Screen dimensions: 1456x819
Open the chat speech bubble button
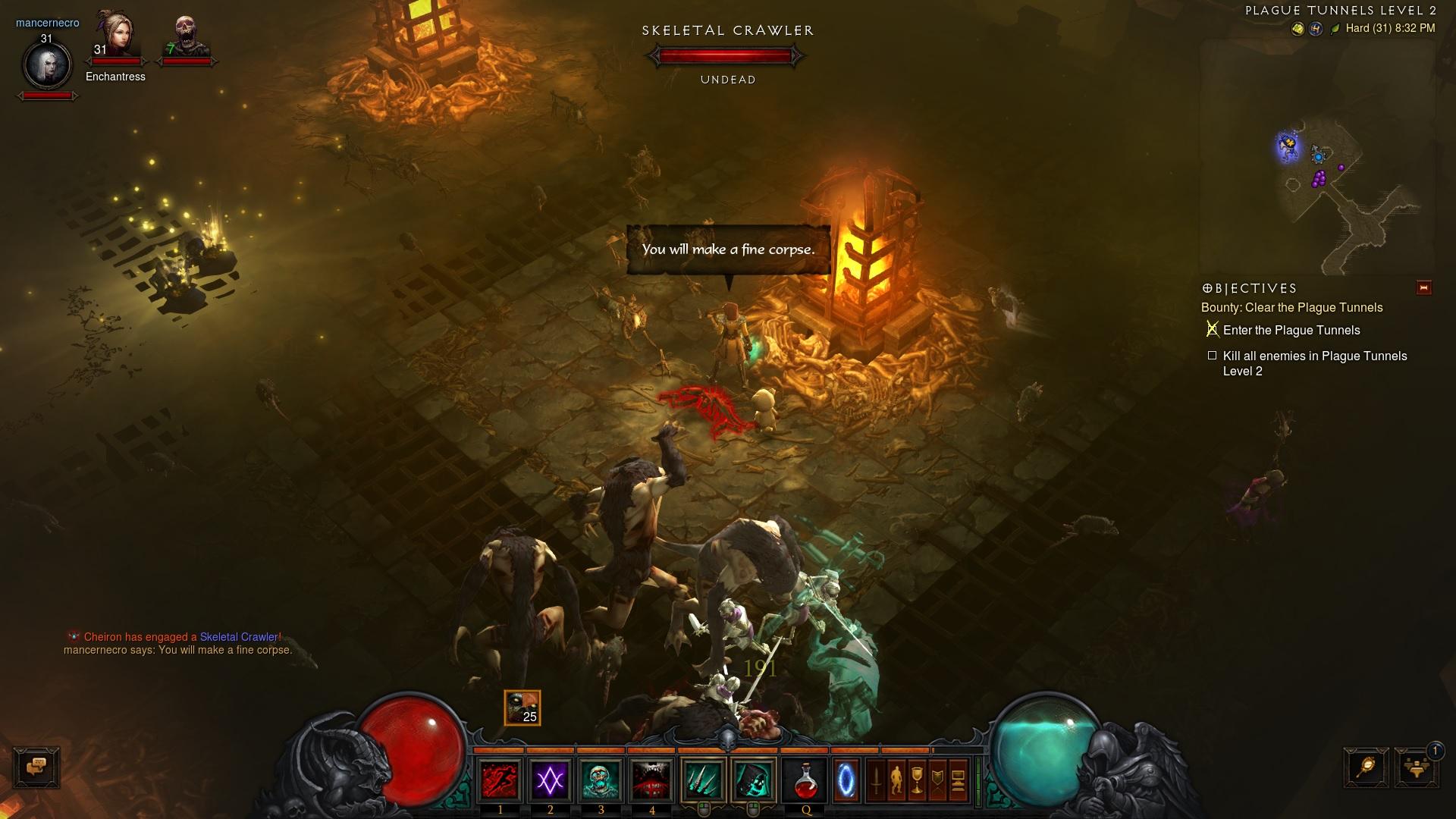click(x=36, y=767)
